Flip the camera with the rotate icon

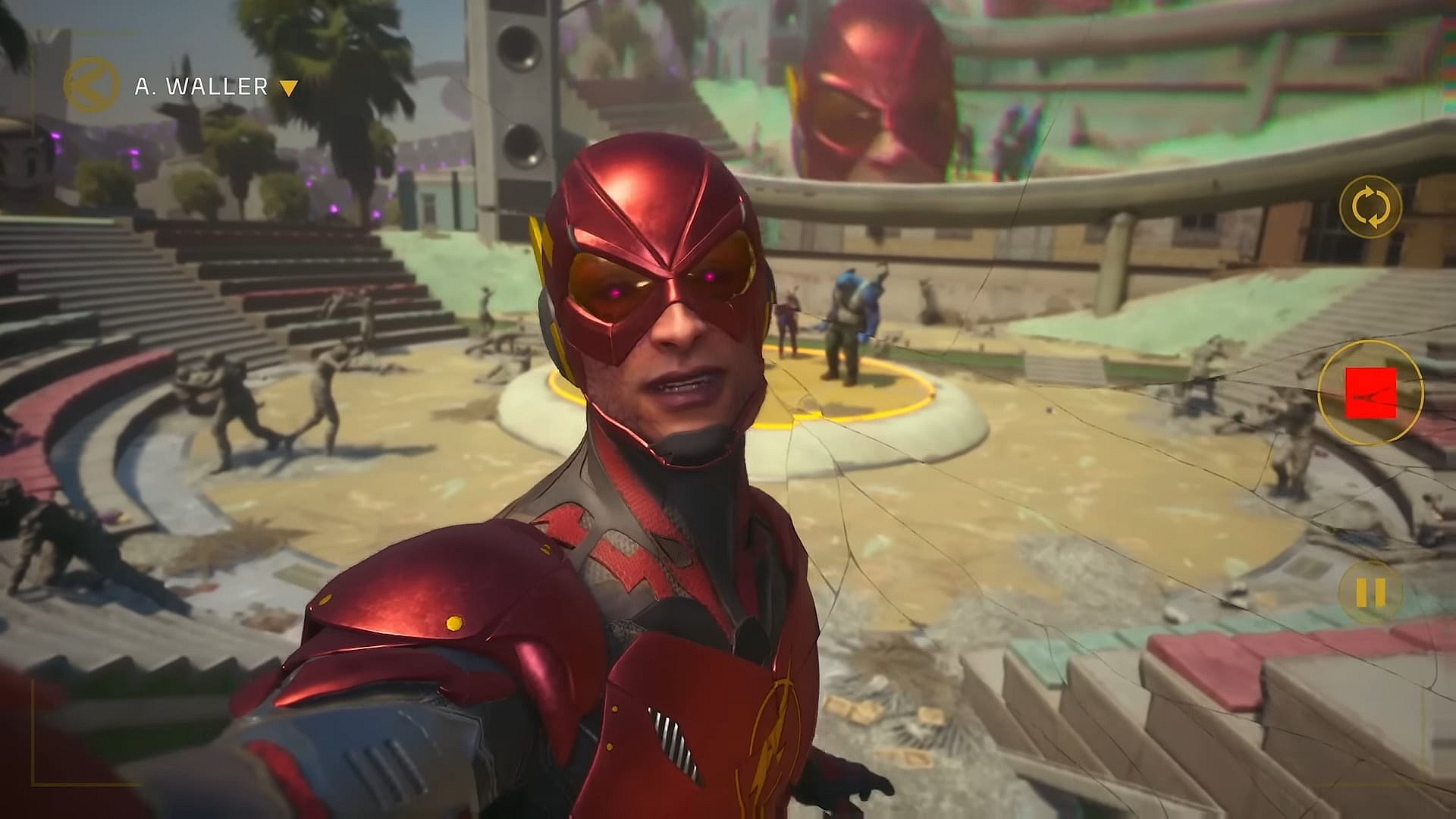[1371, 205]
